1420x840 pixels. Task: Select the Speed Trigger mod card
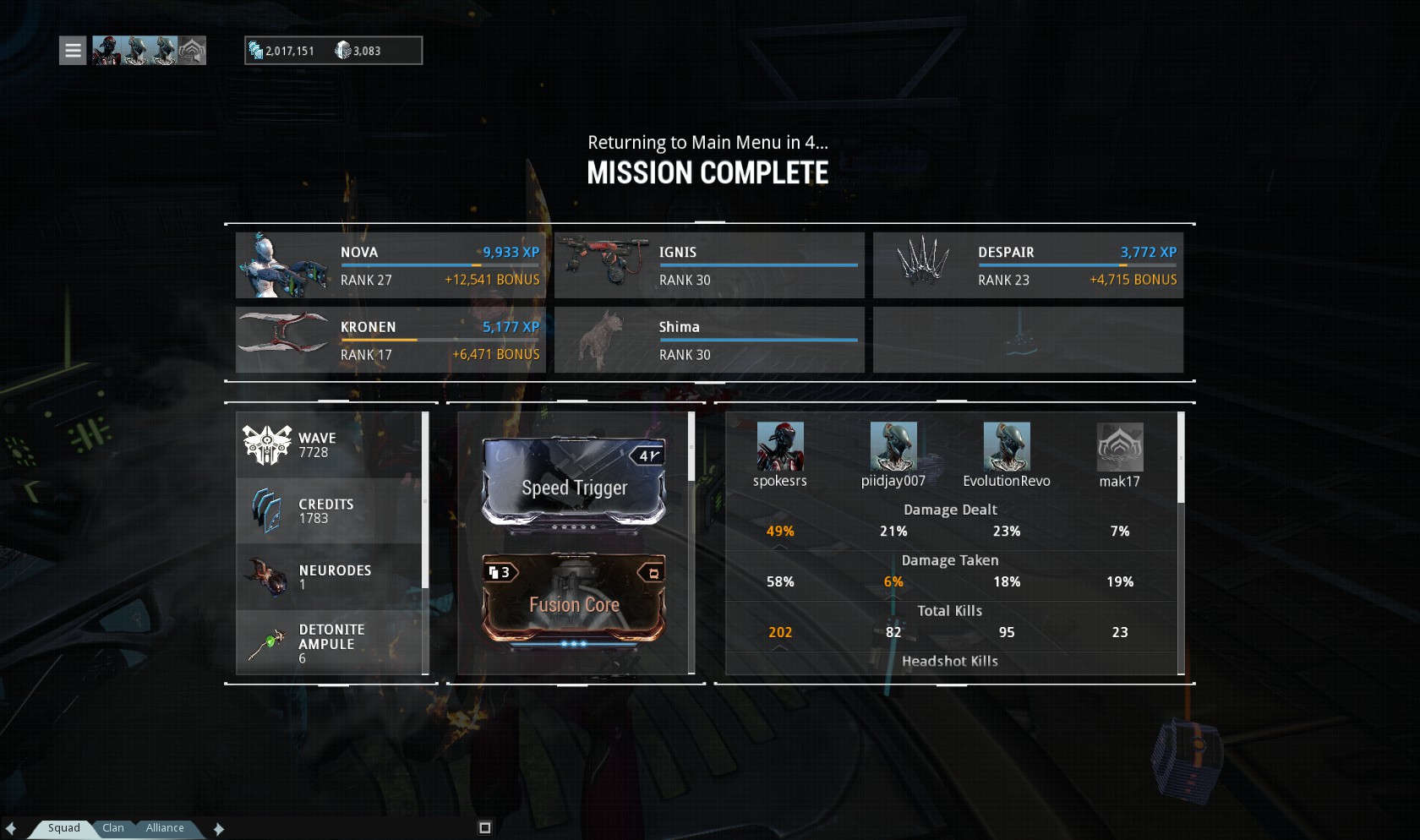[574, 482]
